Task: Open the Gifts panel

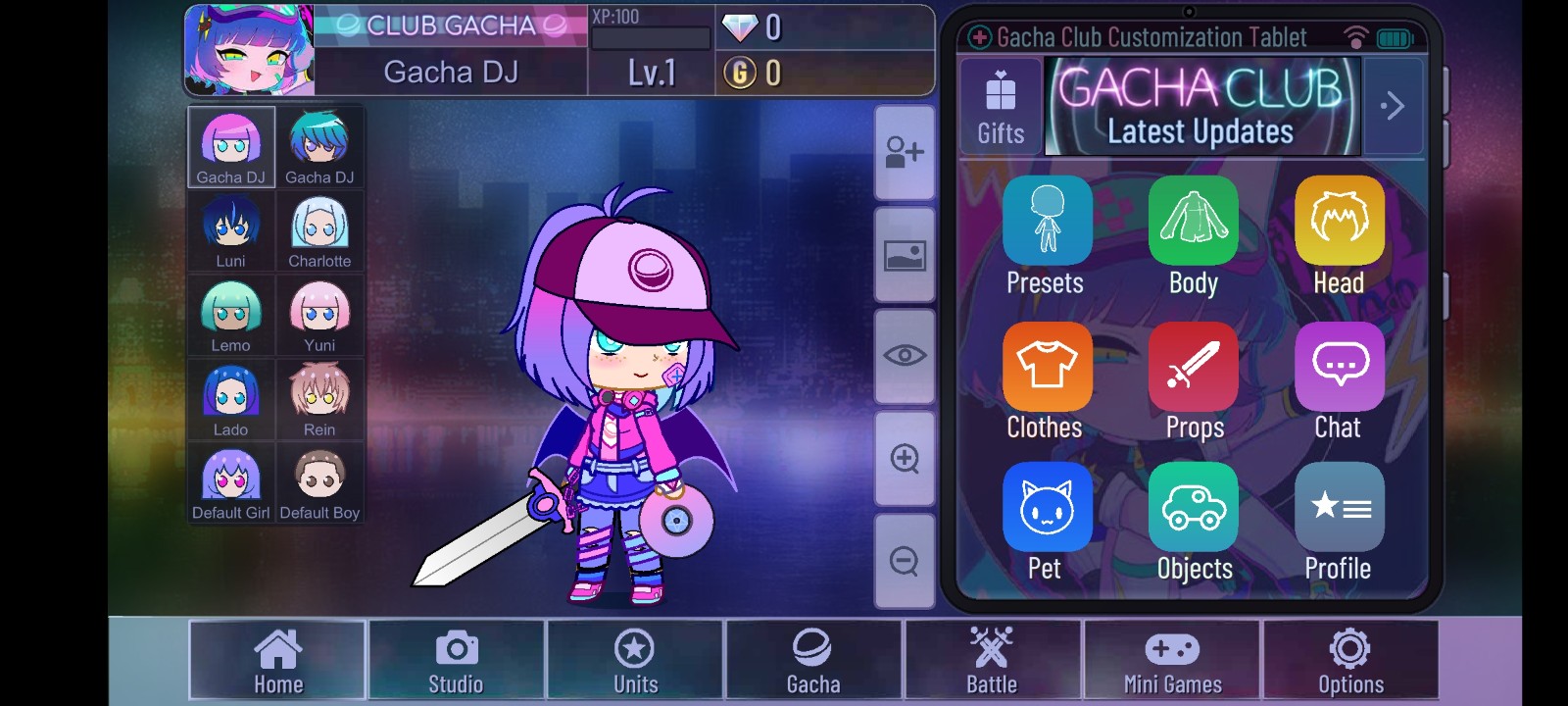Action: tap(1001, 107)
